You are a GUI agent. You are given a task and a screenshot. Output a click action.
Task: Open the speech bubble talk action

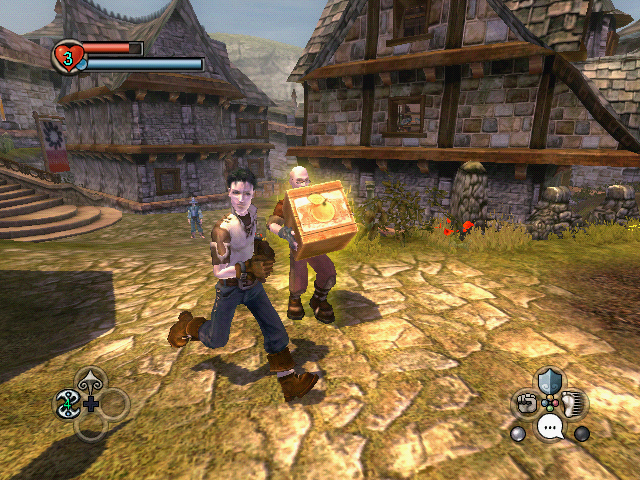click(549, 428)
